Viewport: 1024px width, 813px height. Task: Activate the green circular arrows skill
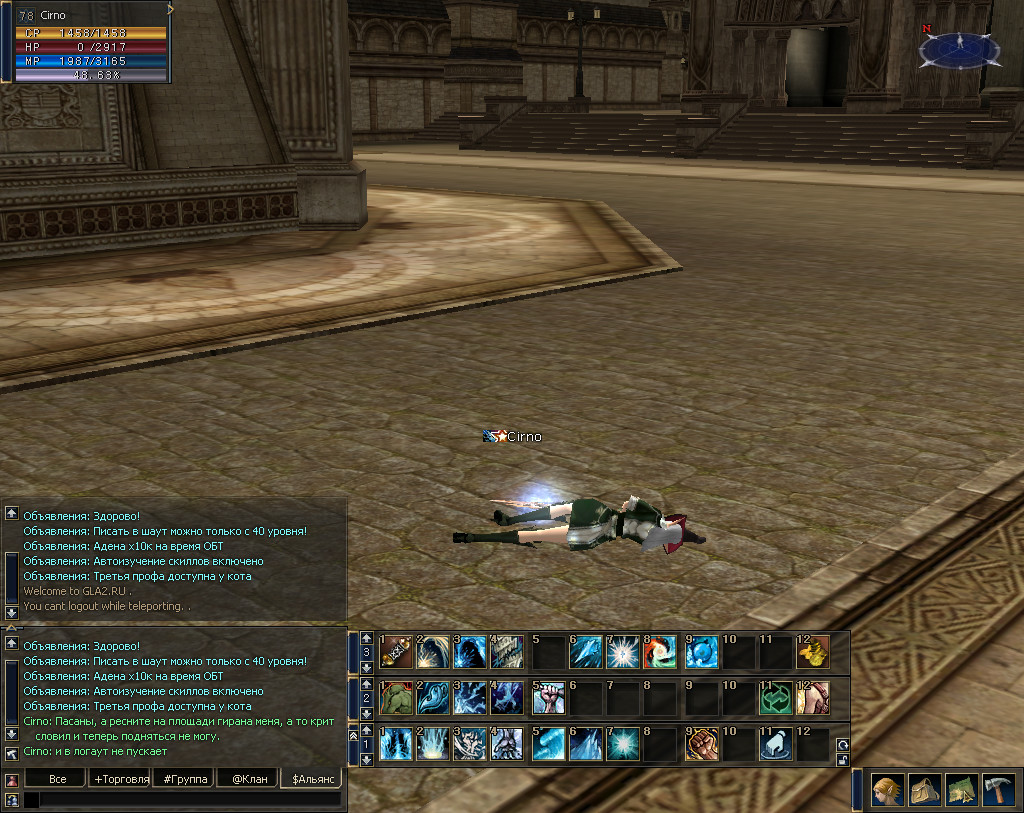coord(775,698)
